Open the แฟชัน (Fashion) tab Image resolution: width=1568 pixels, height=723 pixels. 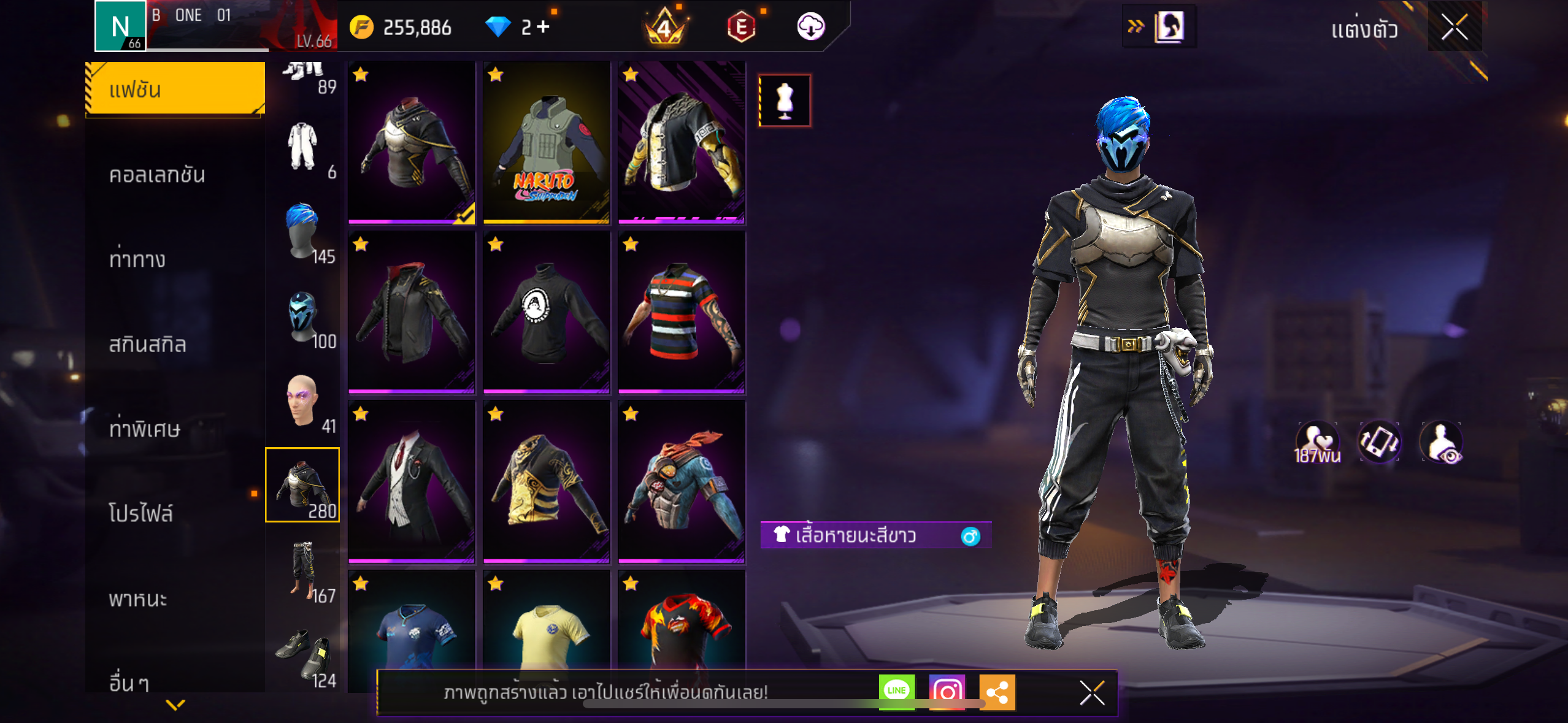[175, 90]
